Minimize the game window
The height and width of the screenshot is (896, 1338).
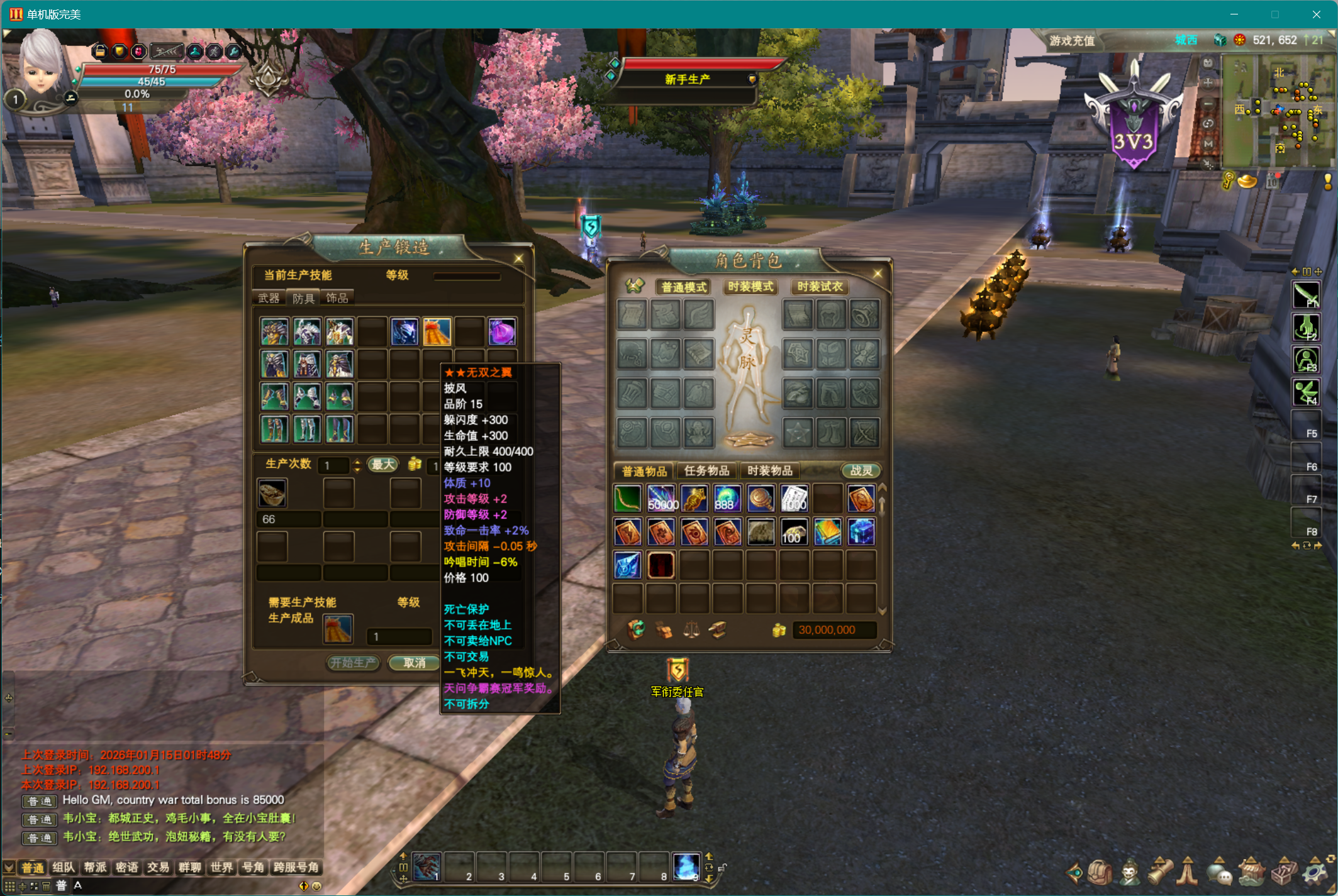click(x=1234, y=14)
